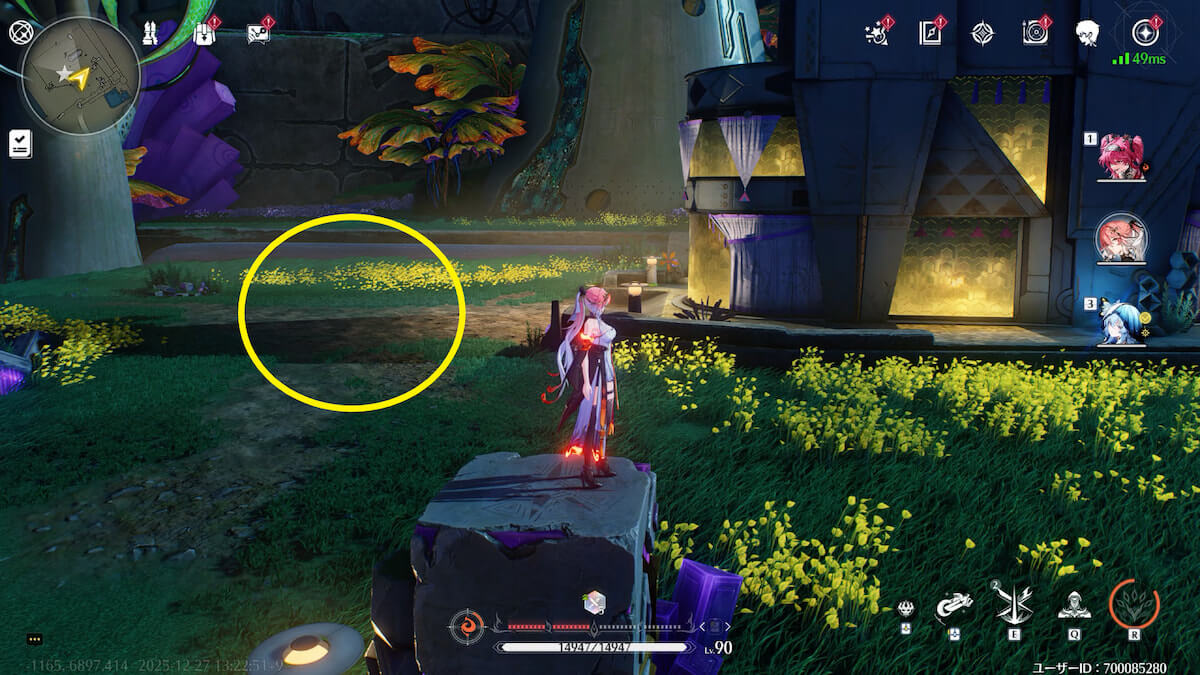Switch to the pink-haired first party member

coord(1121,158)
